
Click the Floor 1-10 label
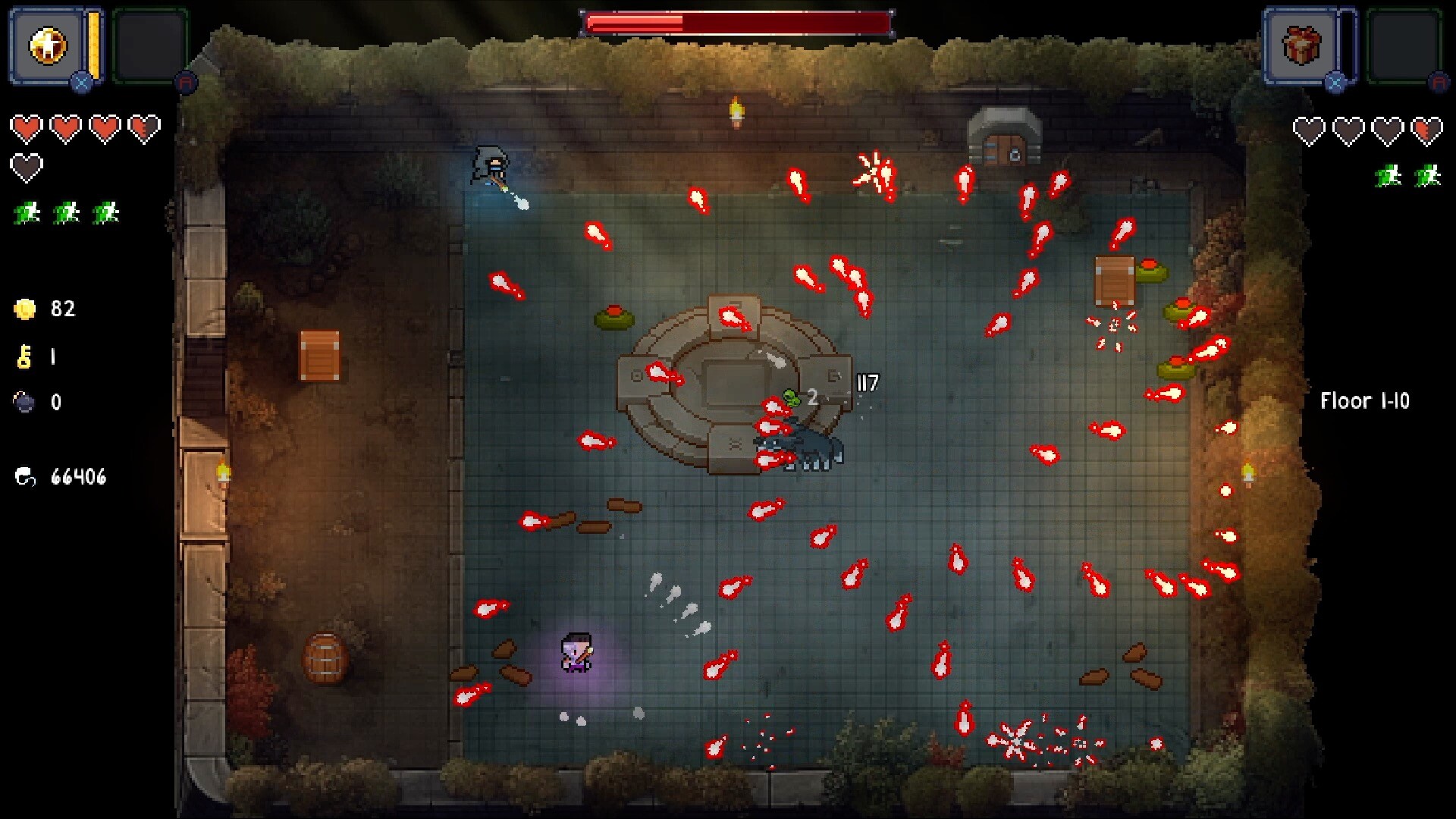1365,402
